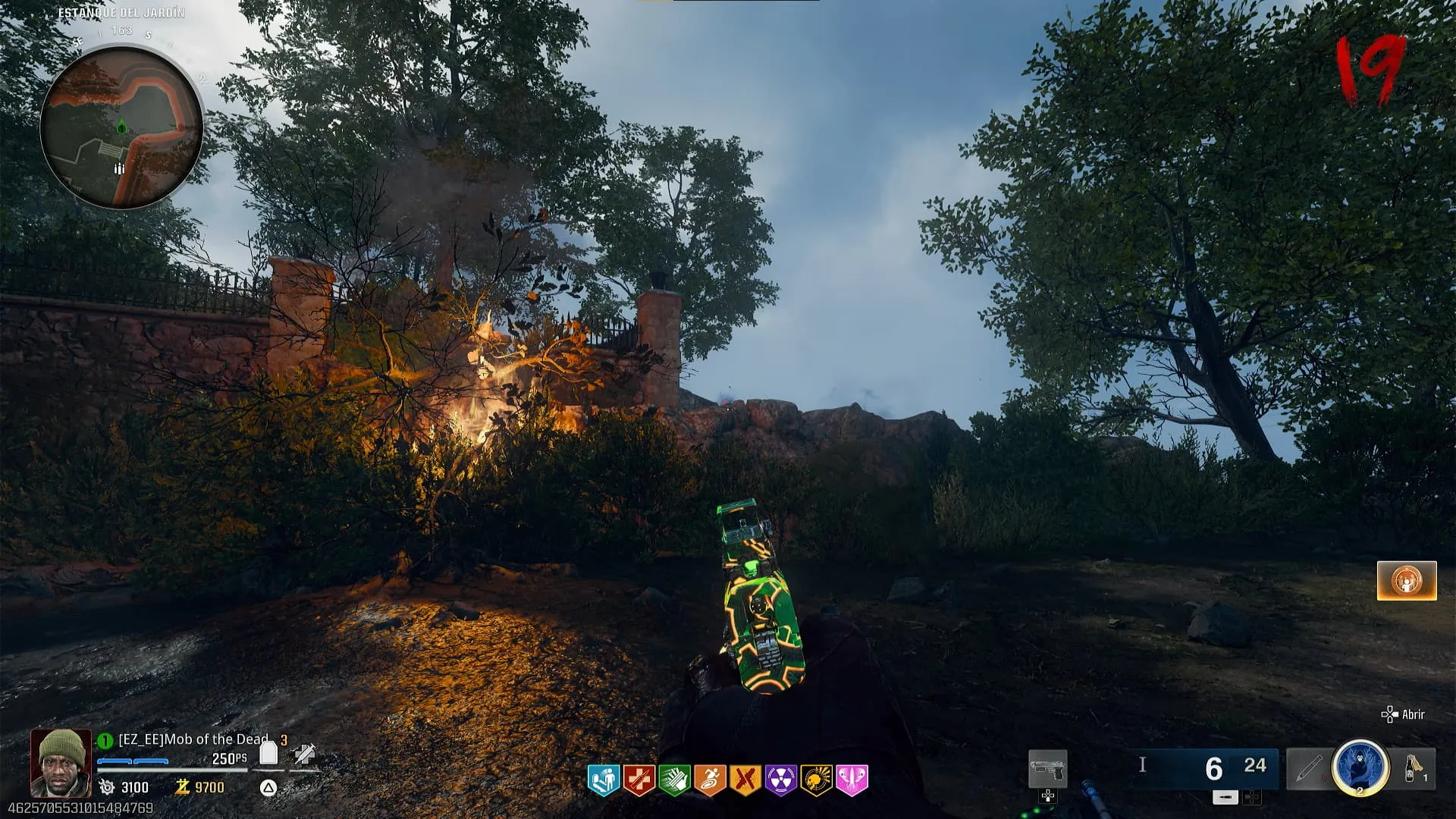1456x819 pixels.
Task: Select the blue Quick Revive perk icon
Action: (x=604, y=780)
